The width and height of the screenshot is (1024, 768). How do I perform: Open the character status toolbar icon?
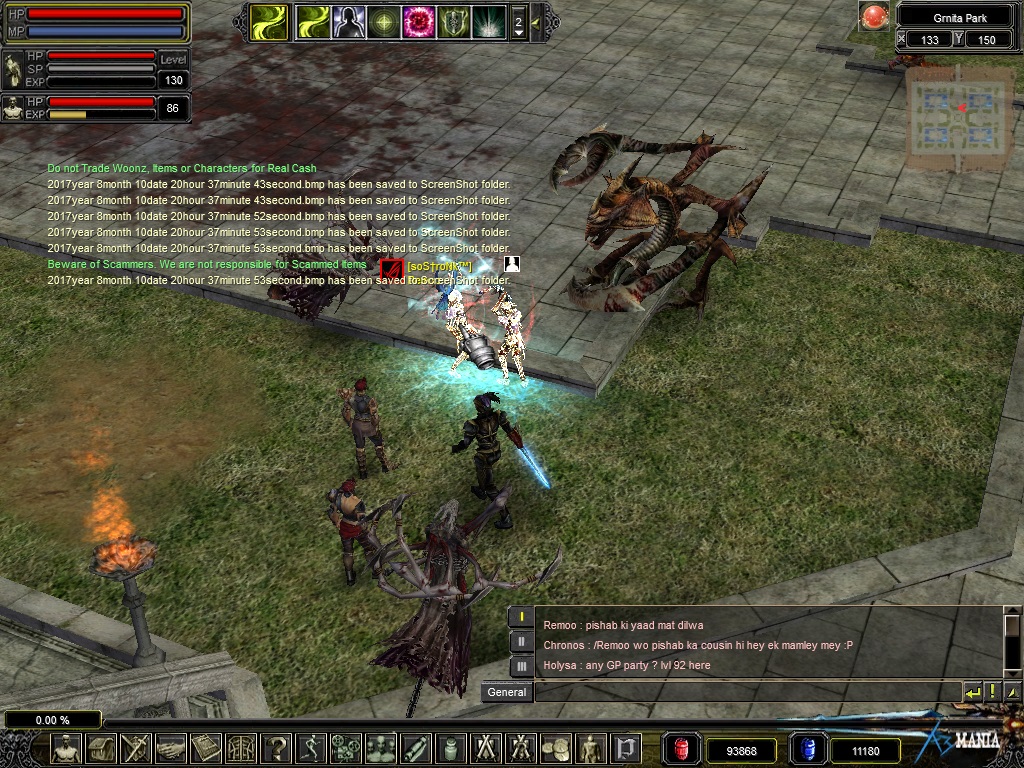(x=66, y=748)
